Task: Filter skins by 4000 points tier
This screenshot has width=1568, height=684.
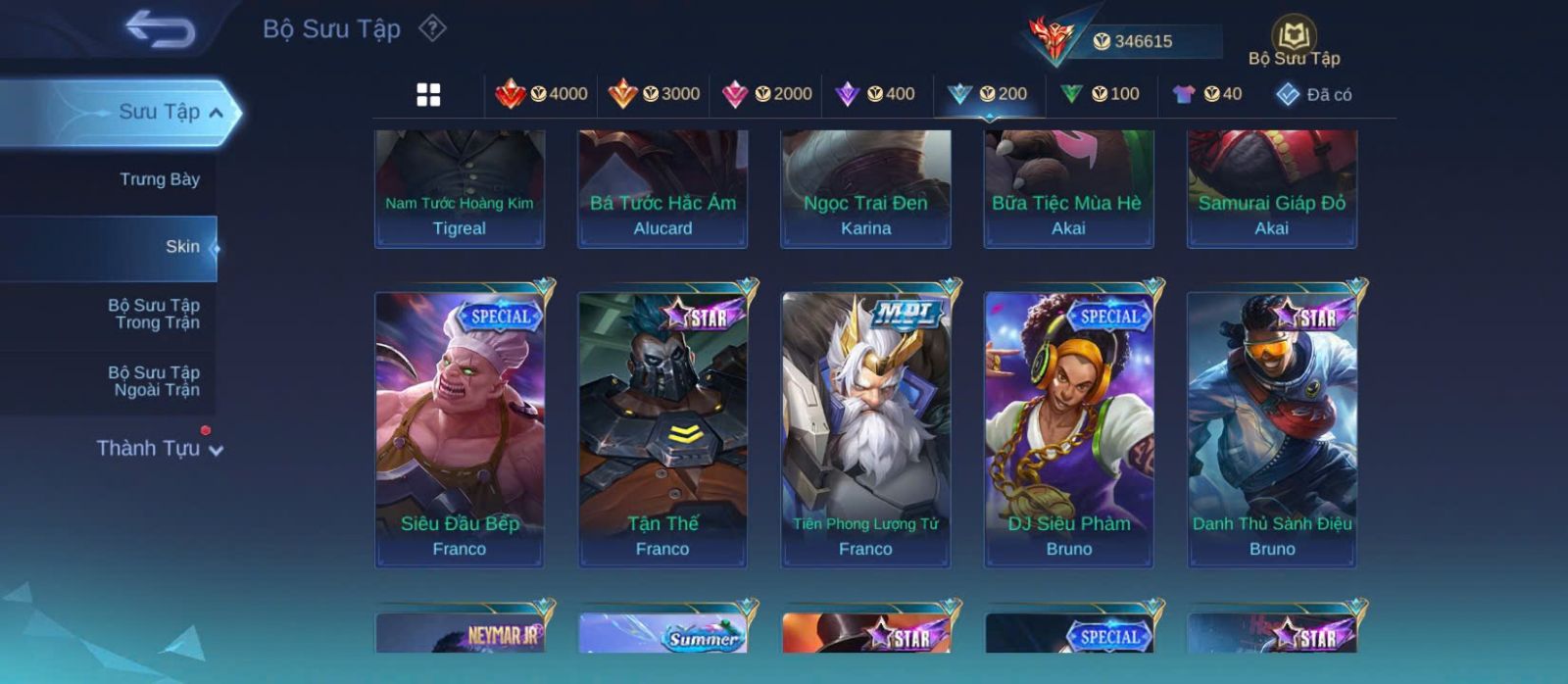Action: pyautogui.click(x=542, y=94)
